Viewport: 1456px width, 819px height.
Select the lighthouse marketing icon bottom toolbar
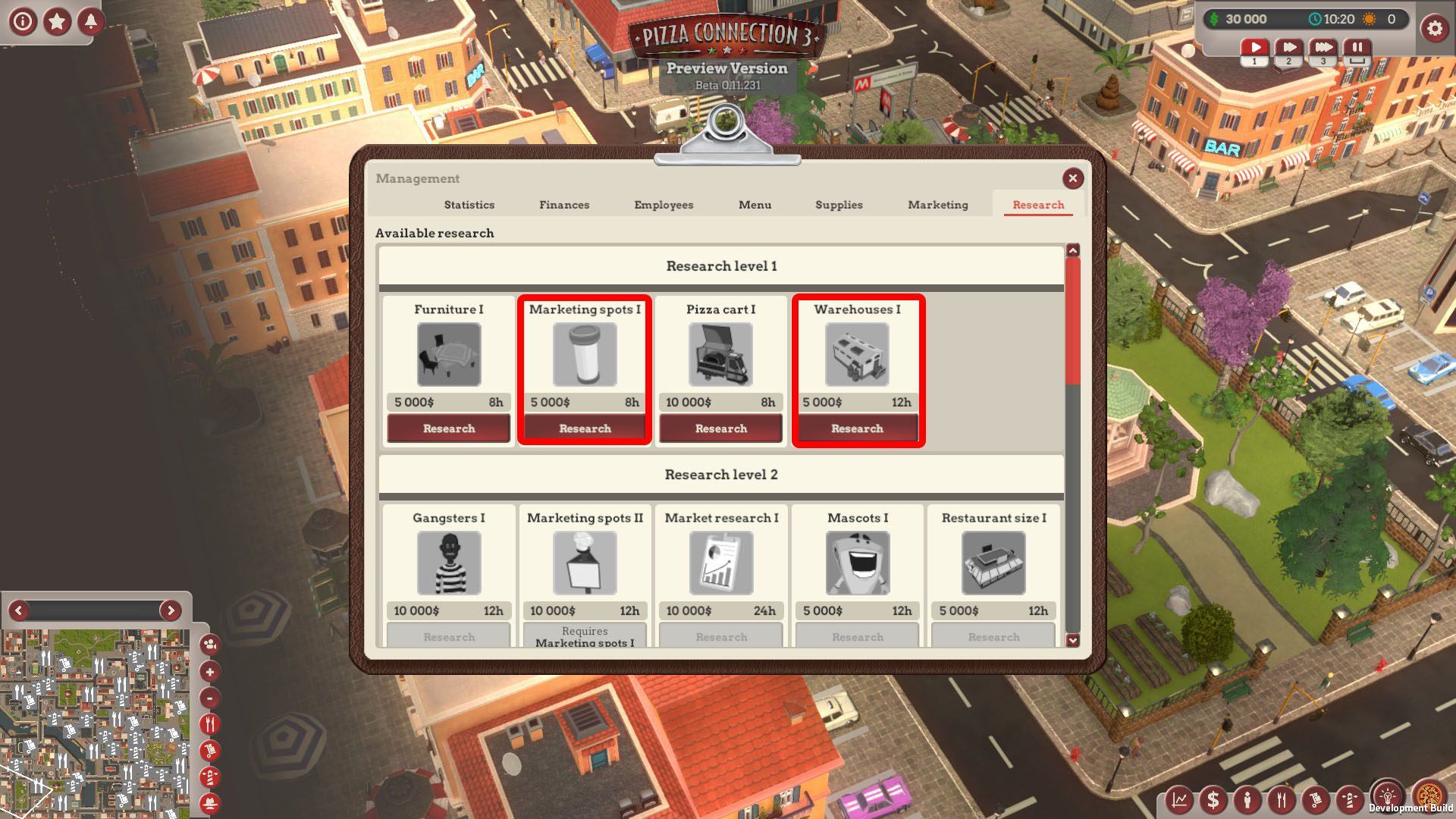pyautogui.click(x=1351, y=799)
